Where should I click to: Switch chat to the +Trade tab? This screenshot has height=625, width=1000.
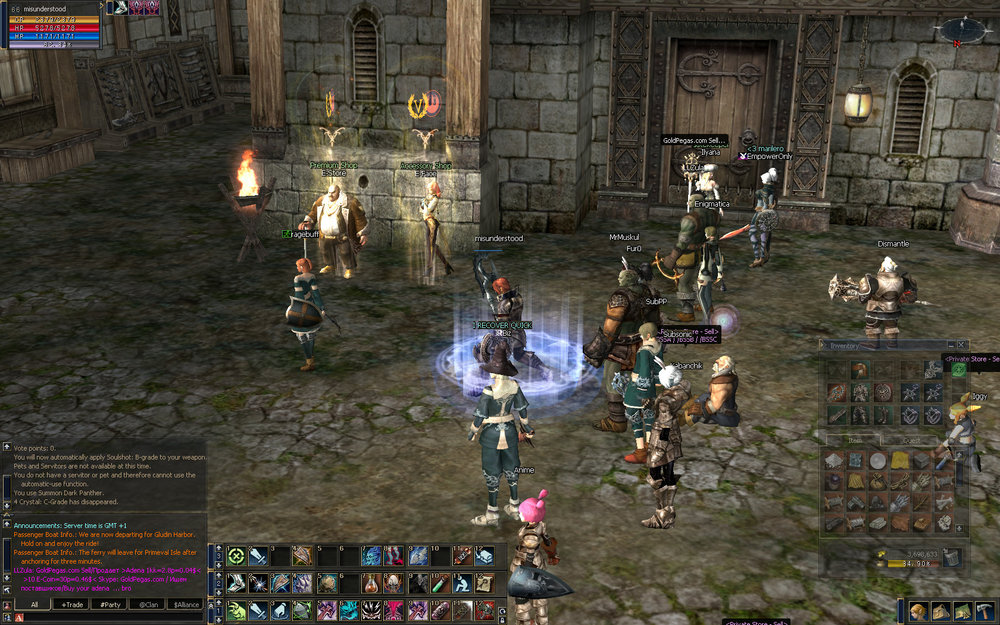[71, 605]
